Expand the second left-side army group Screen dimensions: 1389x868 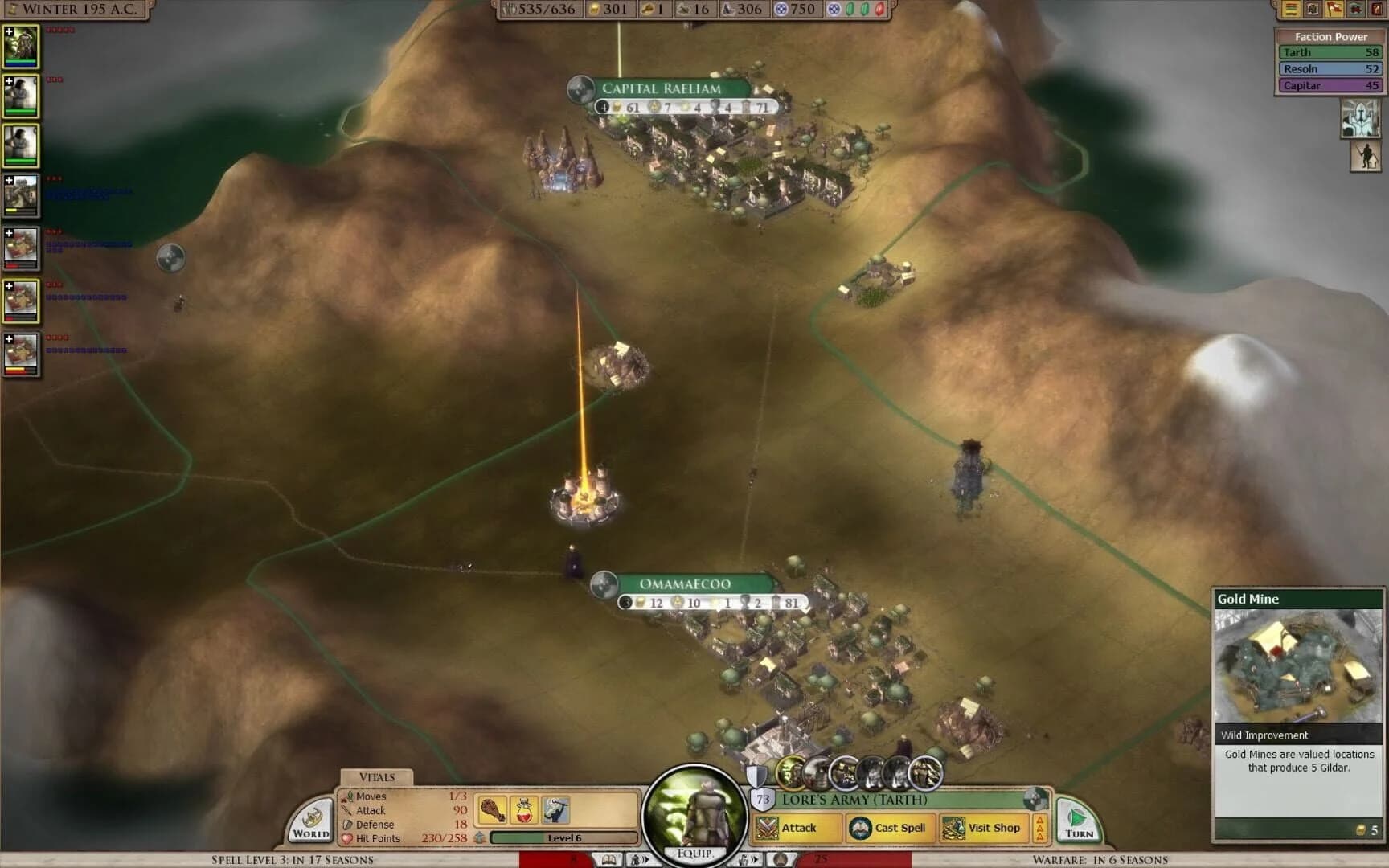[10, 83]
